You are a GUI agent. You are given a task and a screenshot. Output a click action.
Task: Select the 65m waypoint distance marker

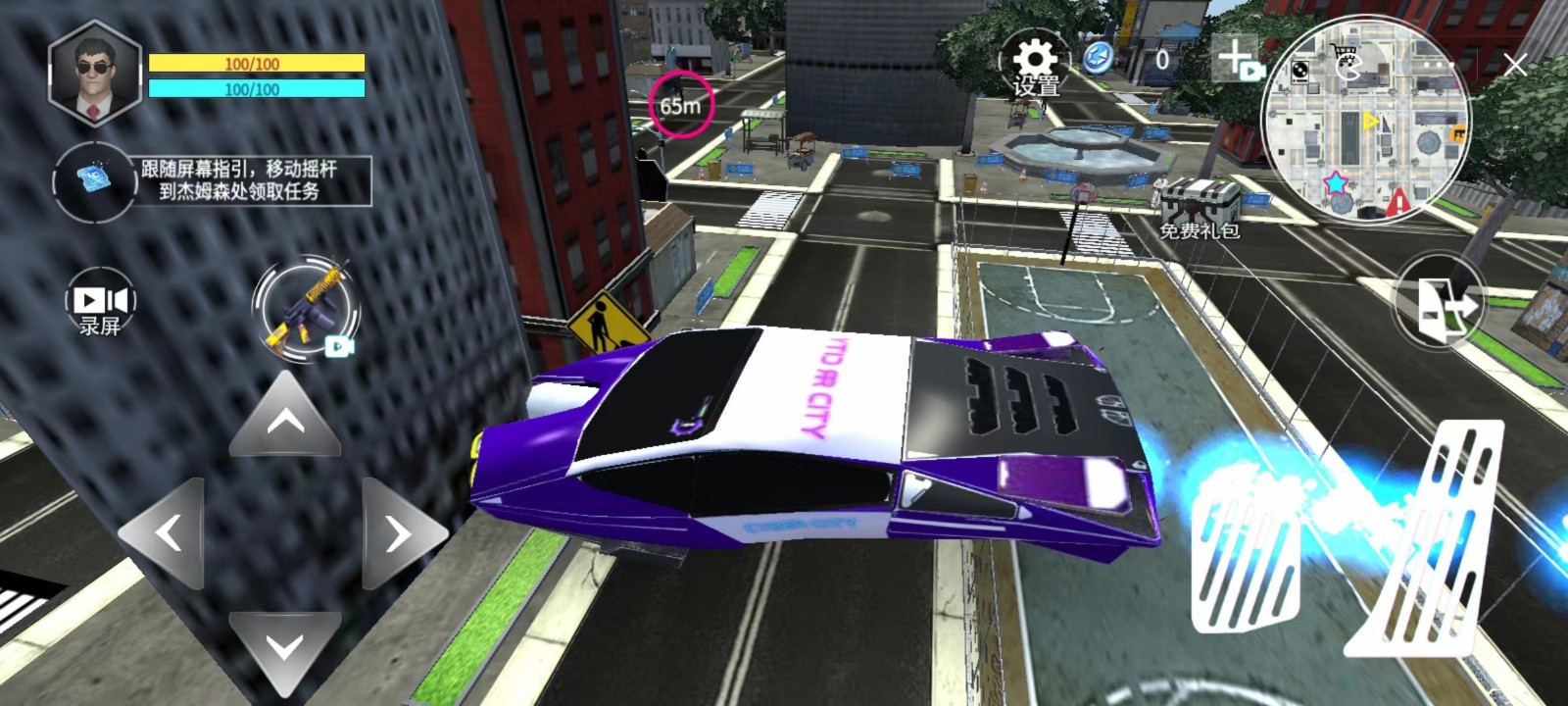click(680, 104)
